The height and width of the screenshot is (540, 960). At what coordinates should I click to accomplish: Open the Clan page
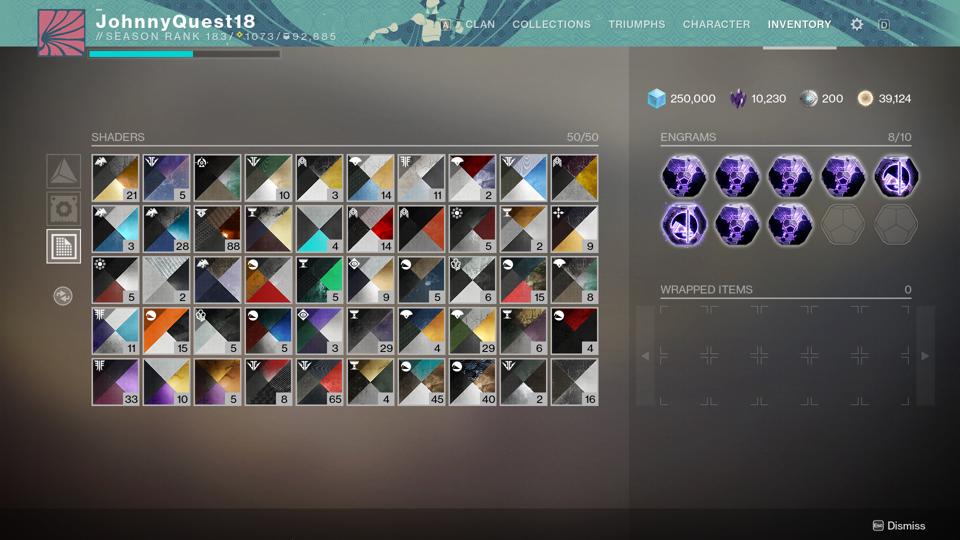[x=479, y=24]
